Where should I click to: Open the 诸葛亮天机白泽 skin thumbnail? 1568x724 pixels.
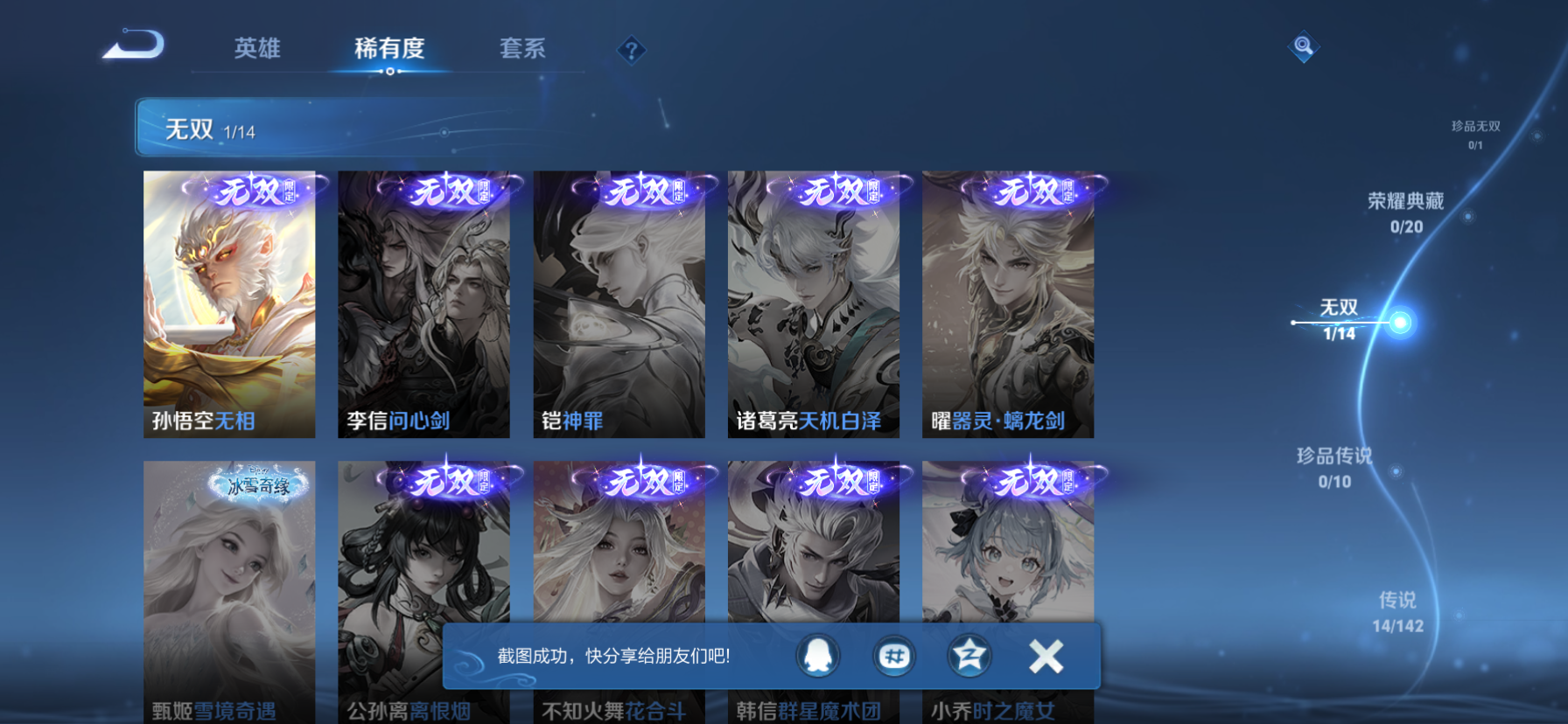pos(815,303)
